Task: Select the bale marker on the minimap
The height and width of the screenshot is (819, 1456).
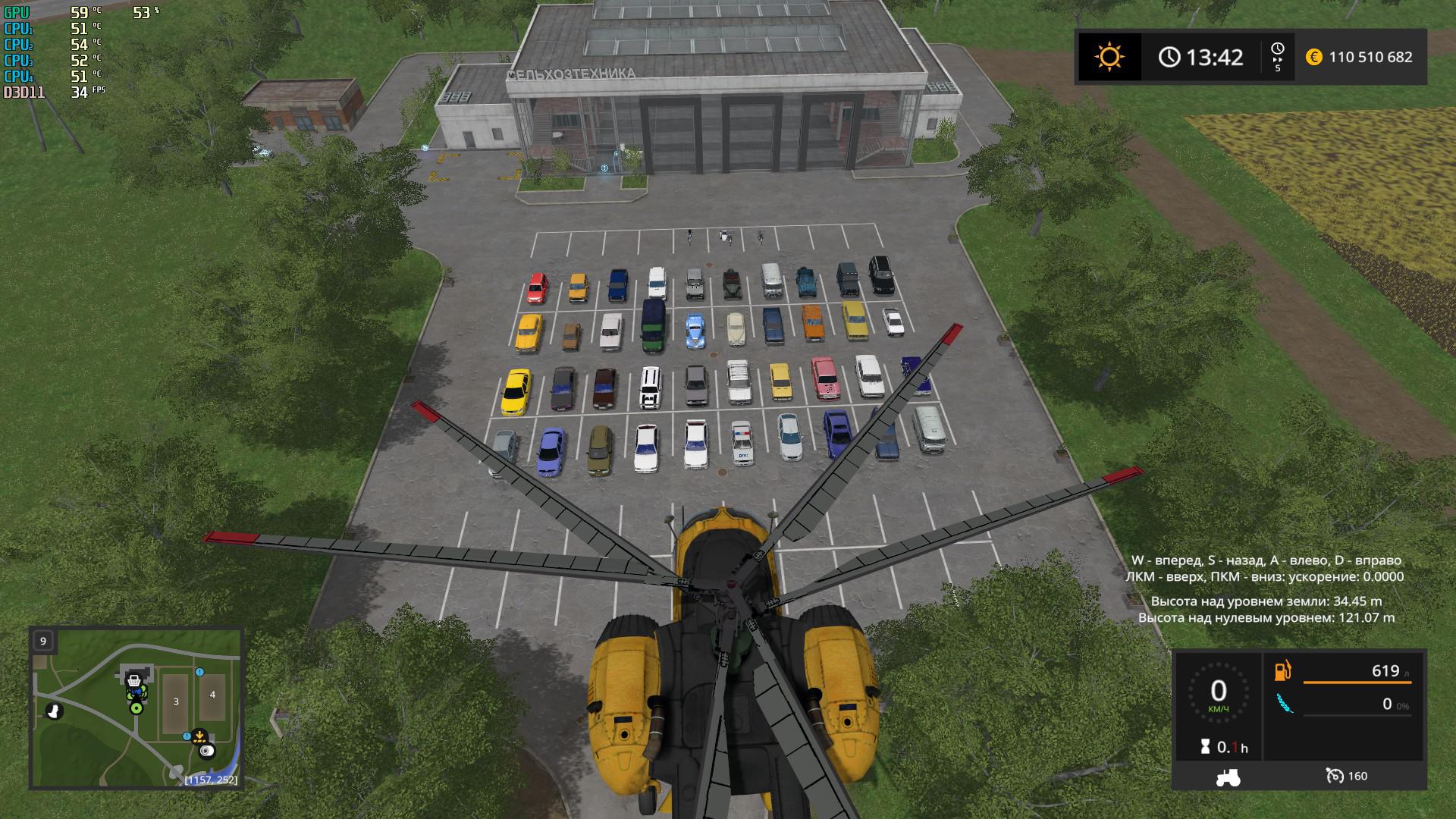Action: (207, 751)
